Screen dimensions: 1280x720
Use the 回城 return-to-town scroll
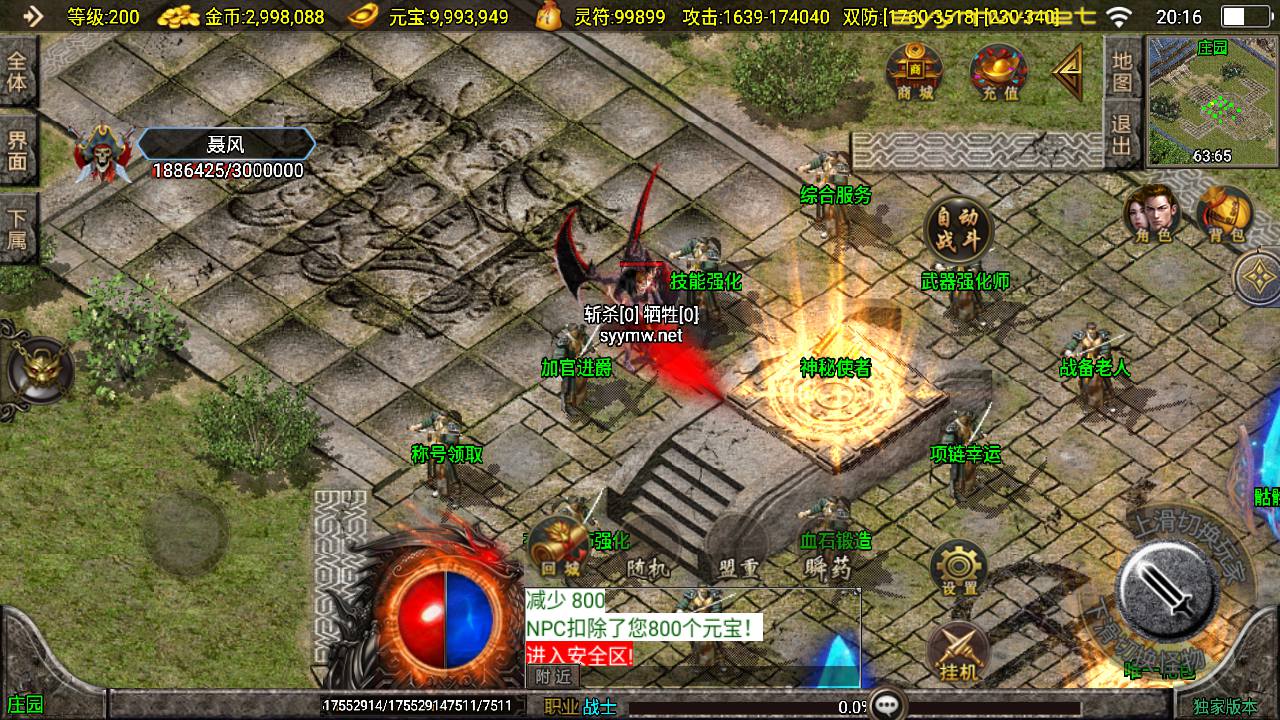point(560,548)
